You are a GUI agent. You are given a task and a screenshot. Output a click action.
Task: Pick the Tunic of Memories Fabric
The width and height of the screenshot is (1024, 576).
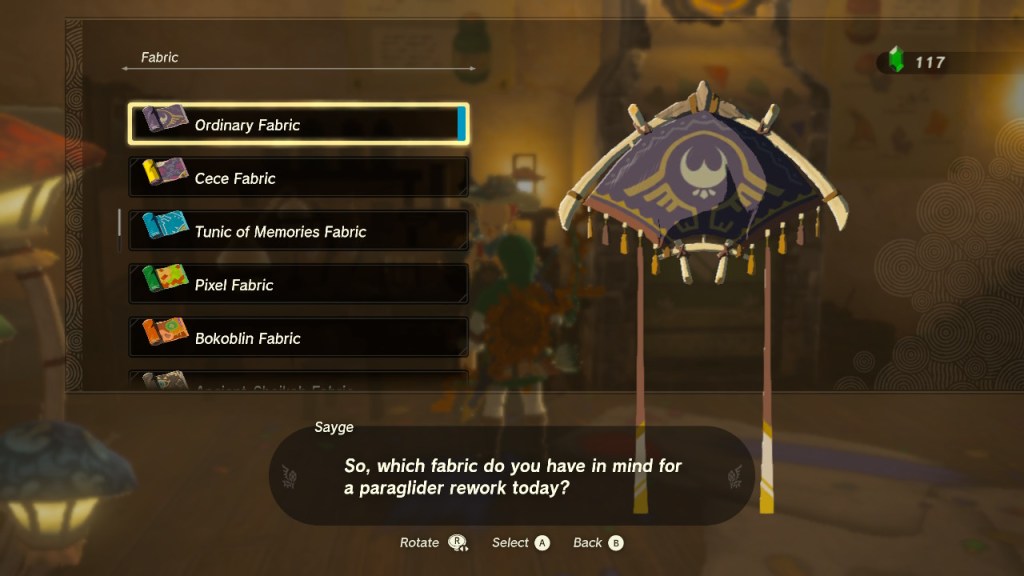point(298,231)
